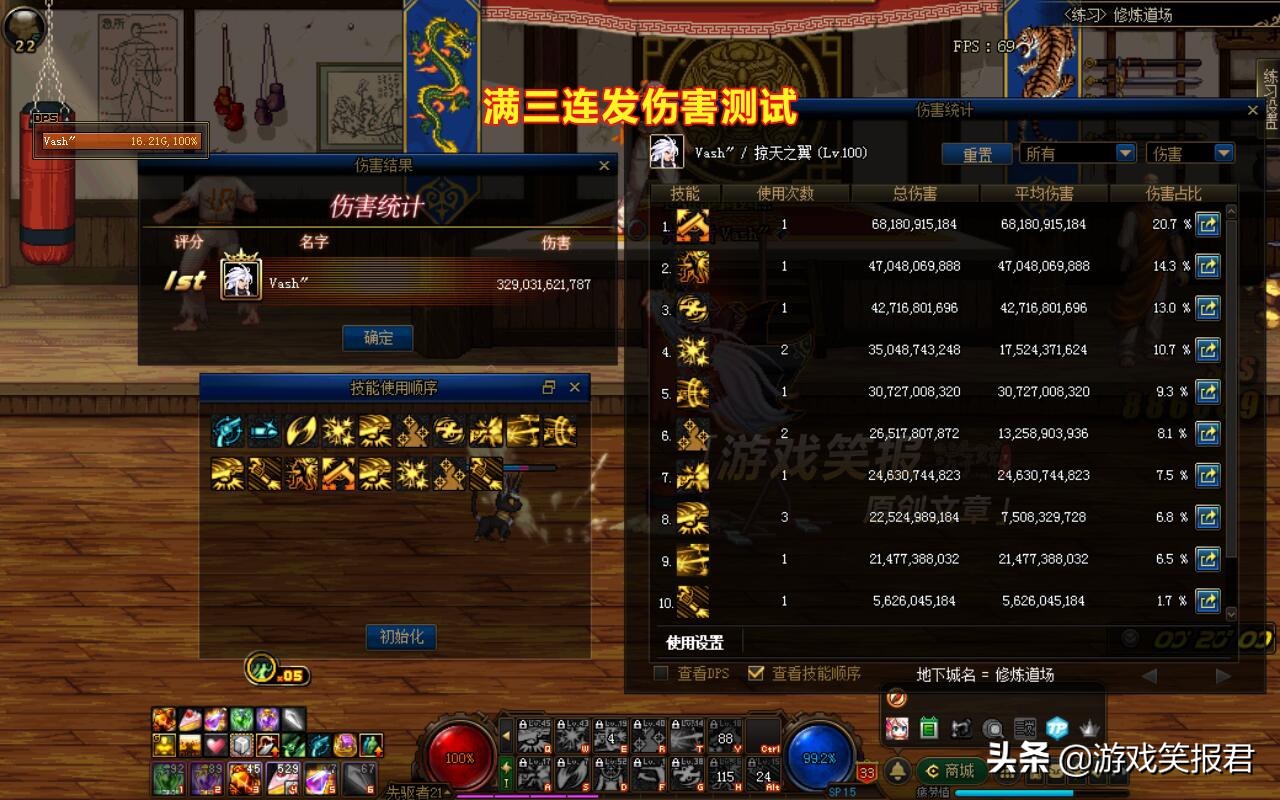Click the share icon next to the top damage skill

coord(1208,225)
